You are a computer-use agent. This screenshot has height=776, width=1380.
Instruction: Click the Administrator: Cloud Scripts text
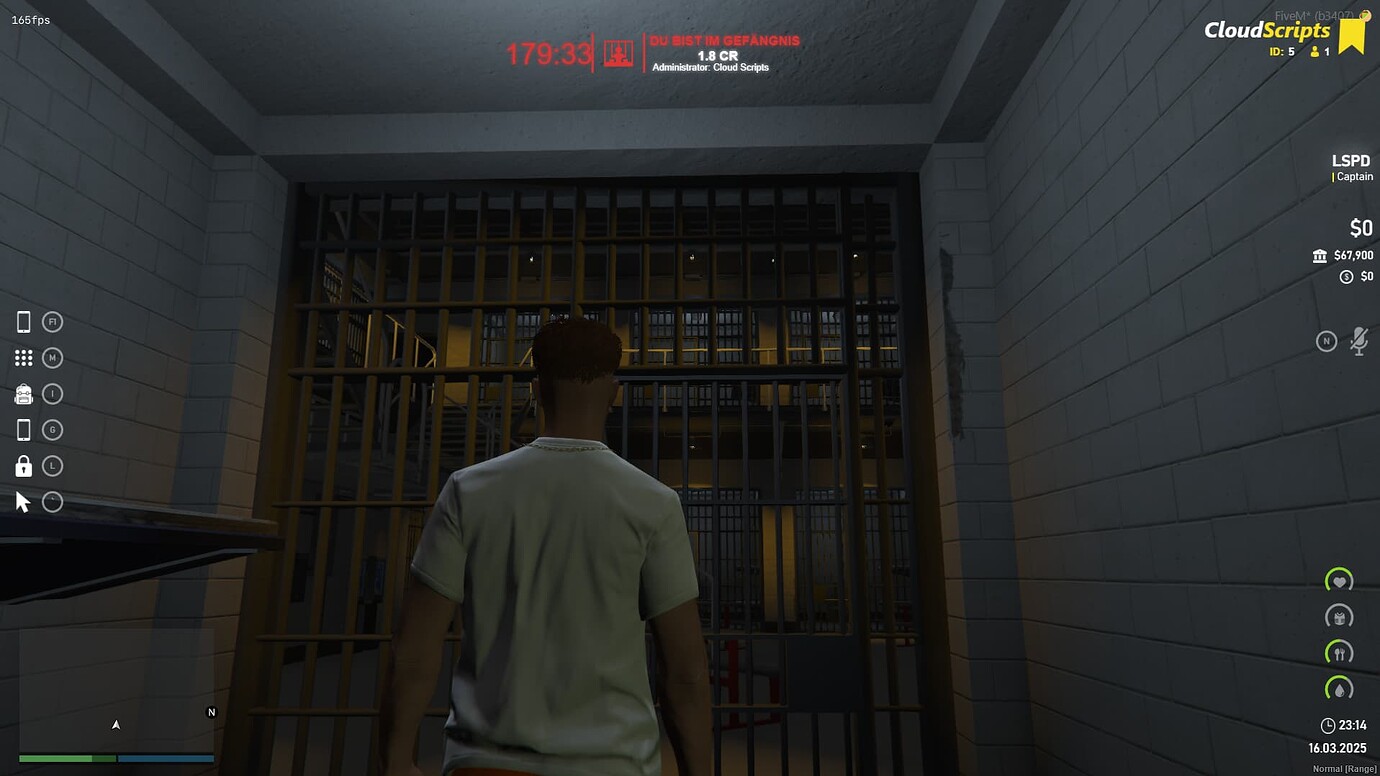click(712, 67)
